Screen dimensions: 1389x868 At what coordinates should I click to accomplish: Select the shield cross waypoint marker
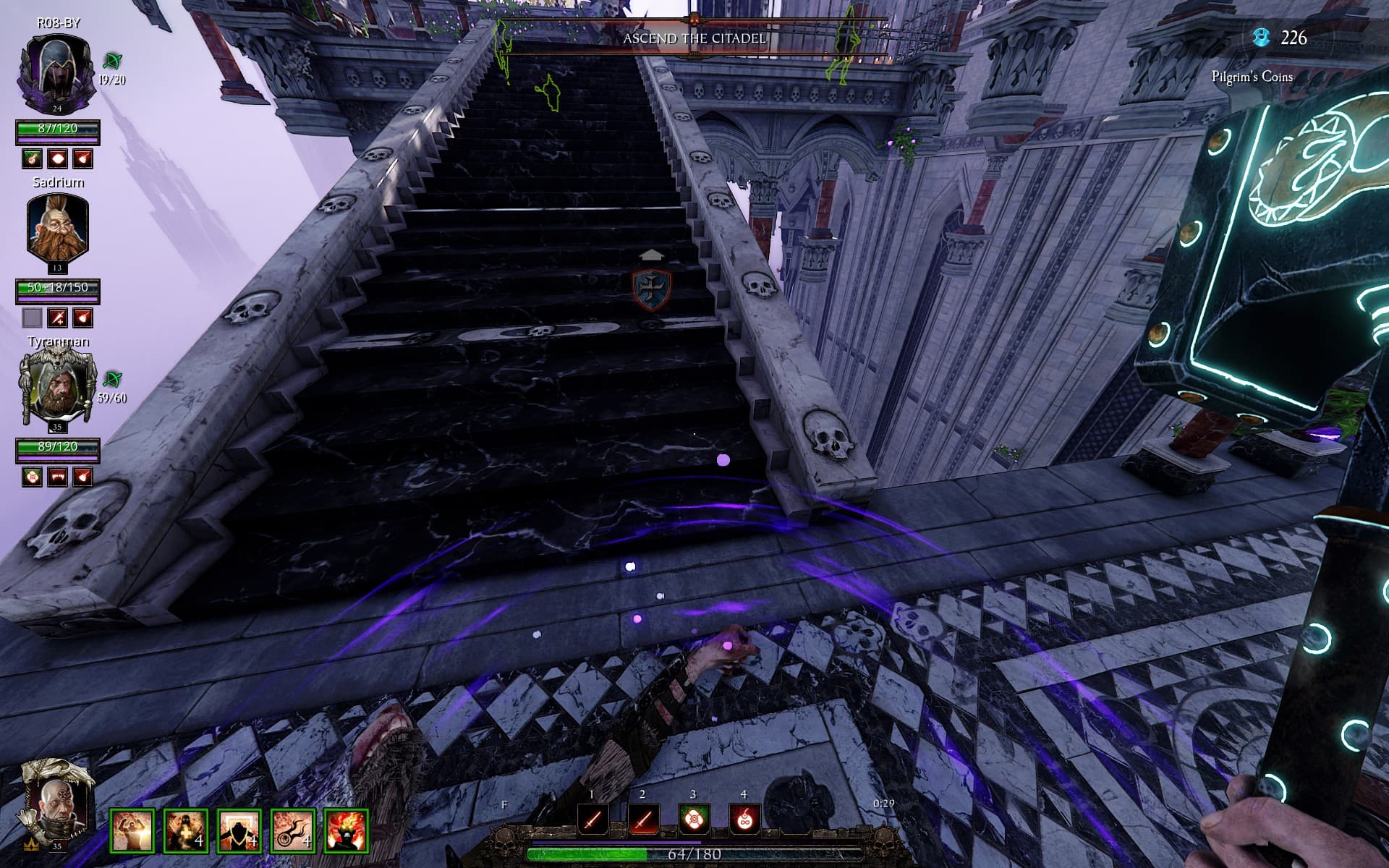coord(651,287)
